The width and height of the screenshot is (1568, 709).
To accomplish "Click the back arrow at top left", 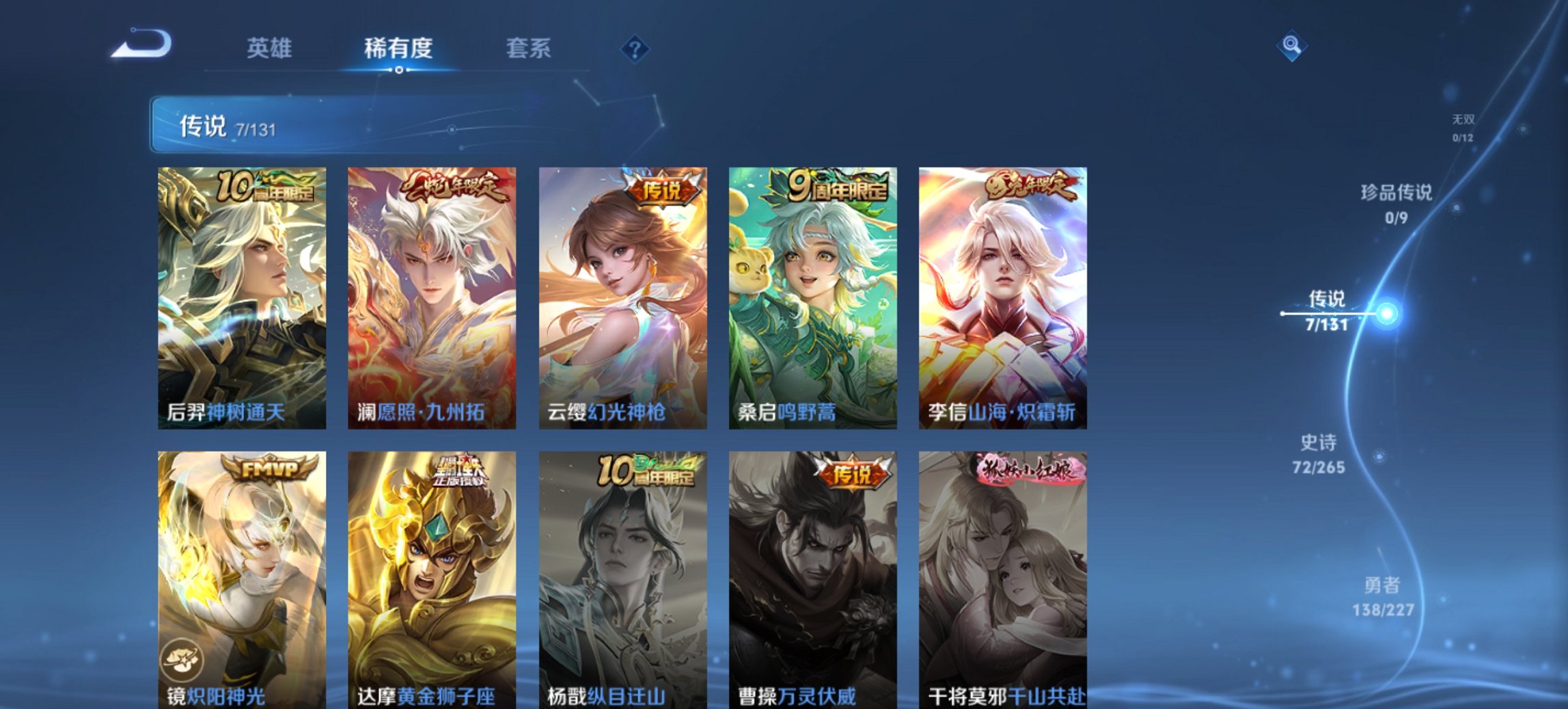I will click(x=141, y=46).
